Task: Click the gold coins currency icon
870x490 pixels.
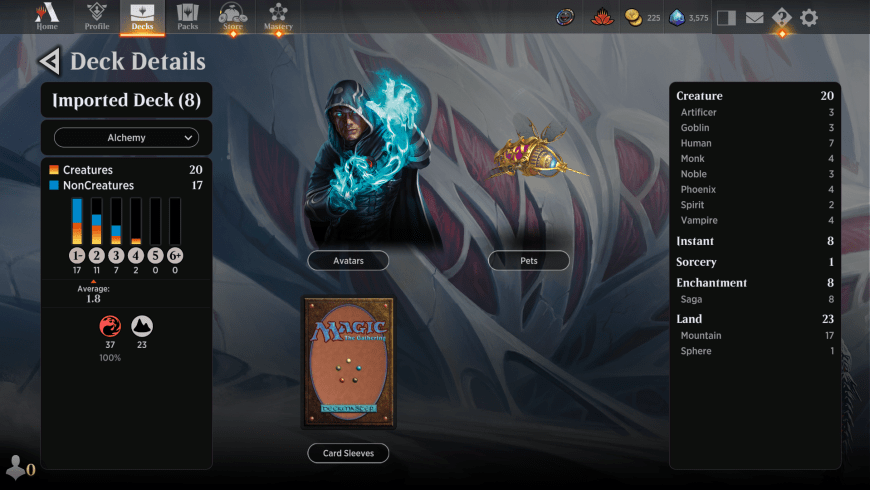Action: (633, 17)
